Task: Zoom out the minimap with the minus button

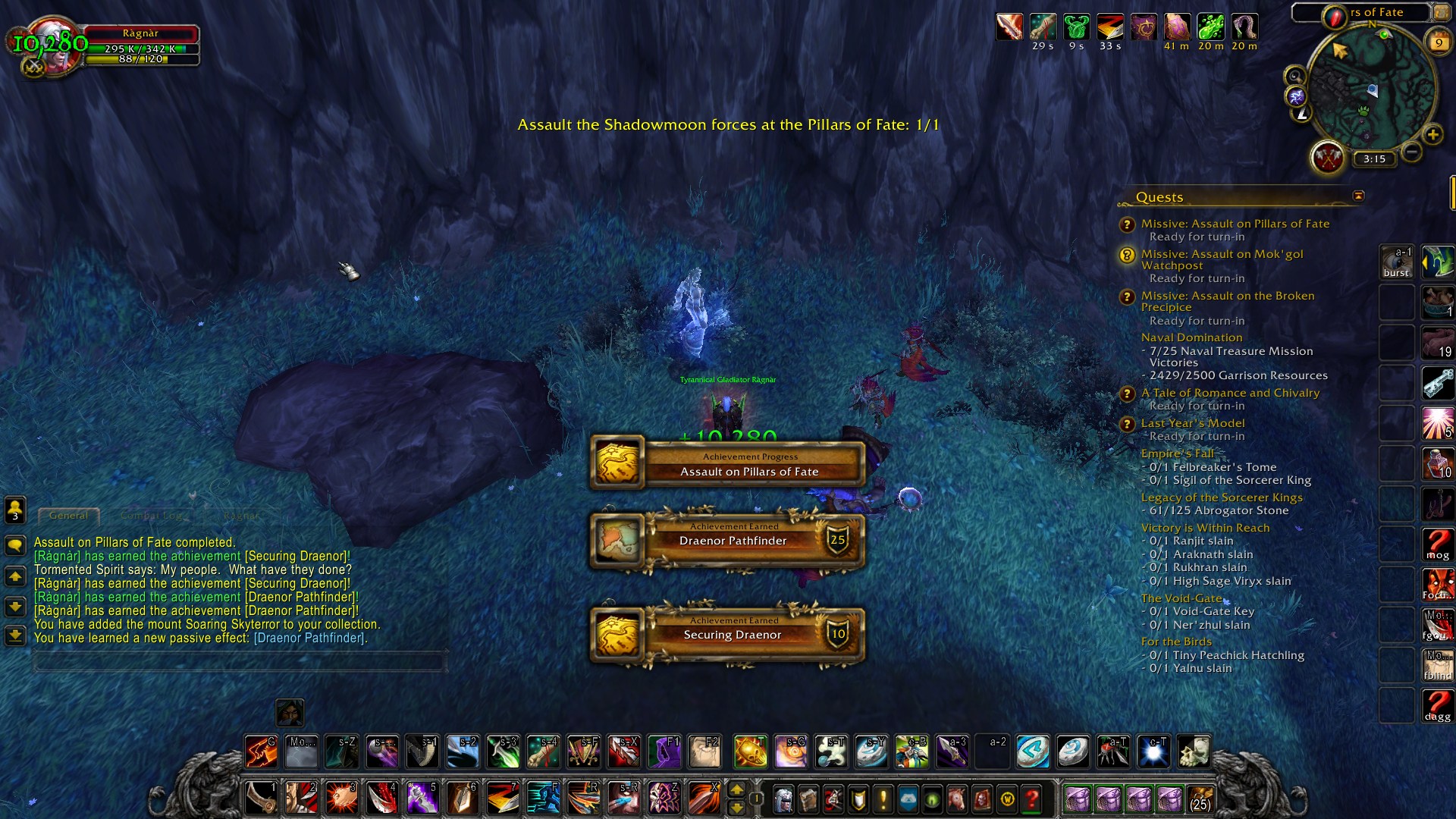Action: (x=1411, y=152)
